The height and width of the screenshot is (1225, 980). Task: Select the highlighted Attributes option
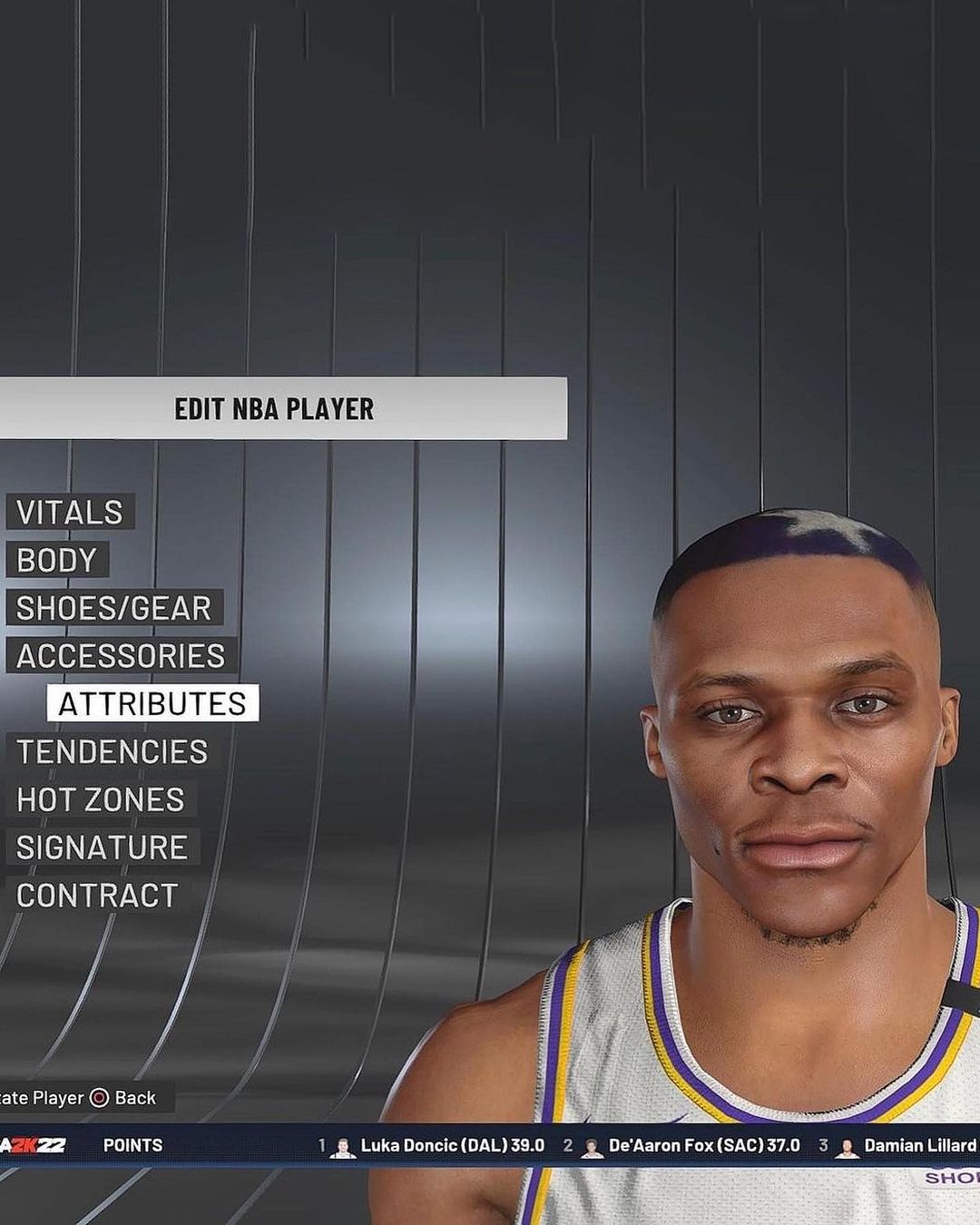coord(152,704)
